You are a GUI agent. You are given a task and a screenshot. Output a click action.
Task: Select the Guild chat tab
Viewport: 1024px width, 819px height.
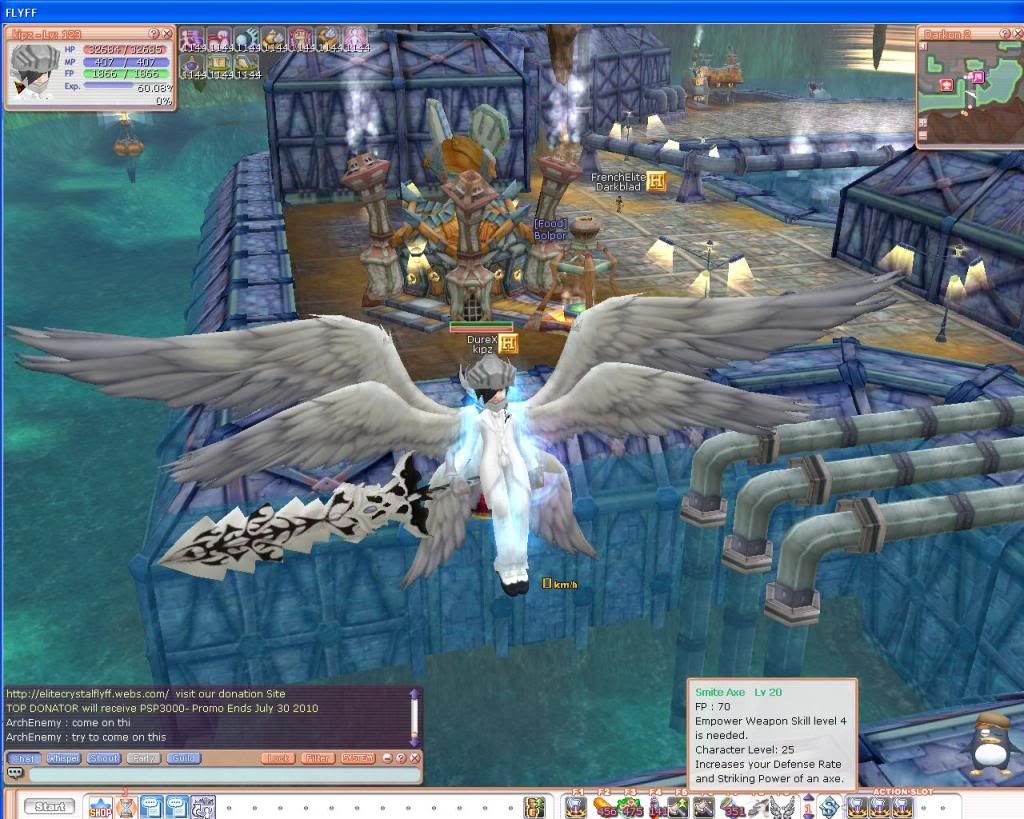pyautogui.click(x=182, y=759)
